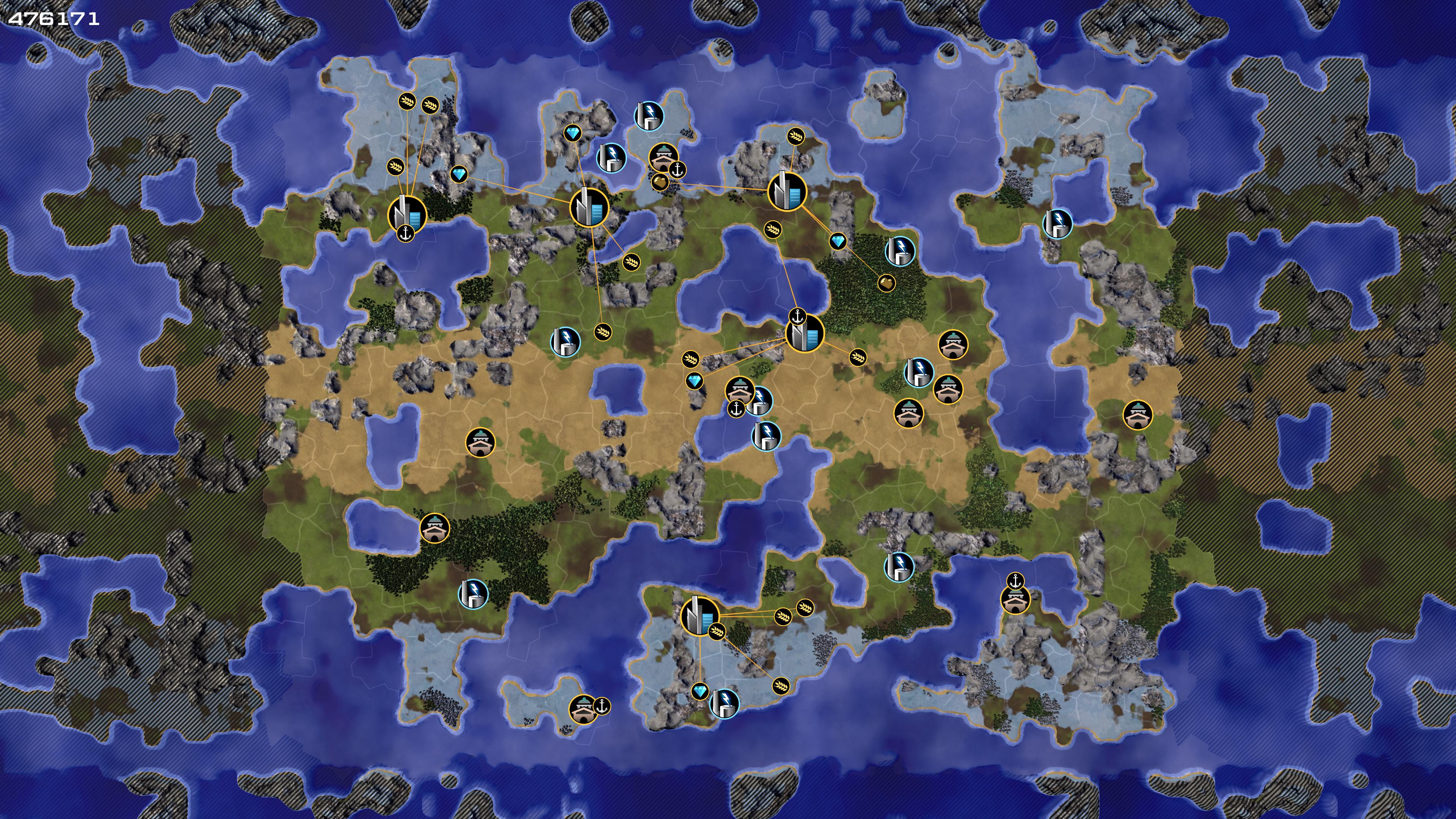
Task: Click the anchor badge attached beneath a city marker
Action: pos(405,233)
